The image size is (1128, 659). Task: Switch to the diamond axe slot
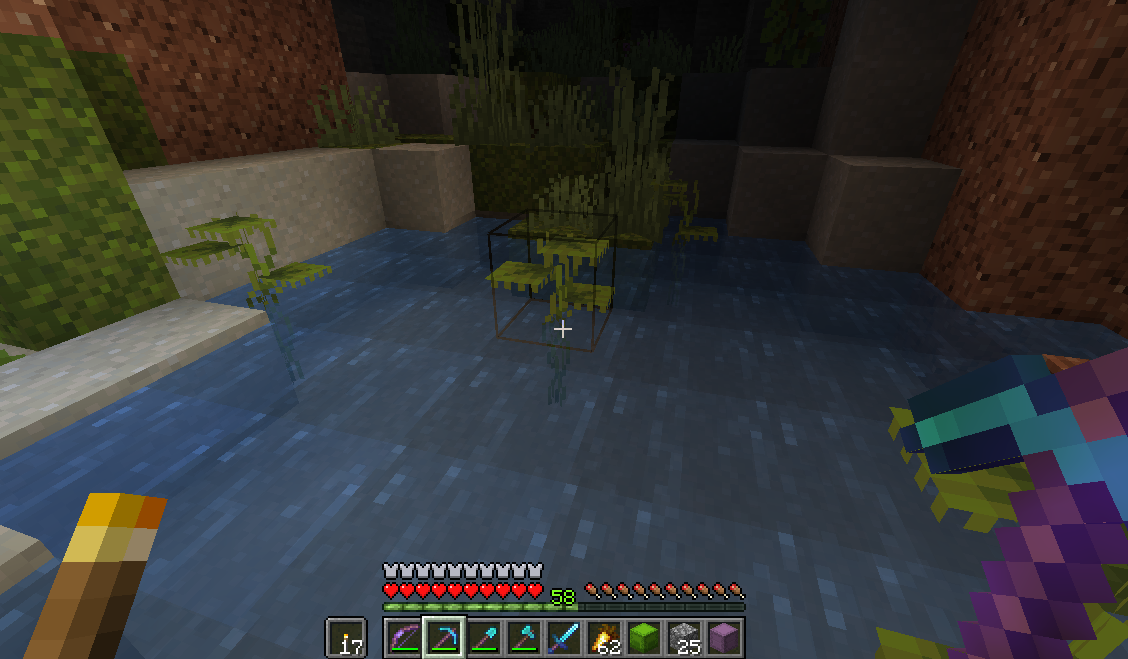(x=524, y=637)
